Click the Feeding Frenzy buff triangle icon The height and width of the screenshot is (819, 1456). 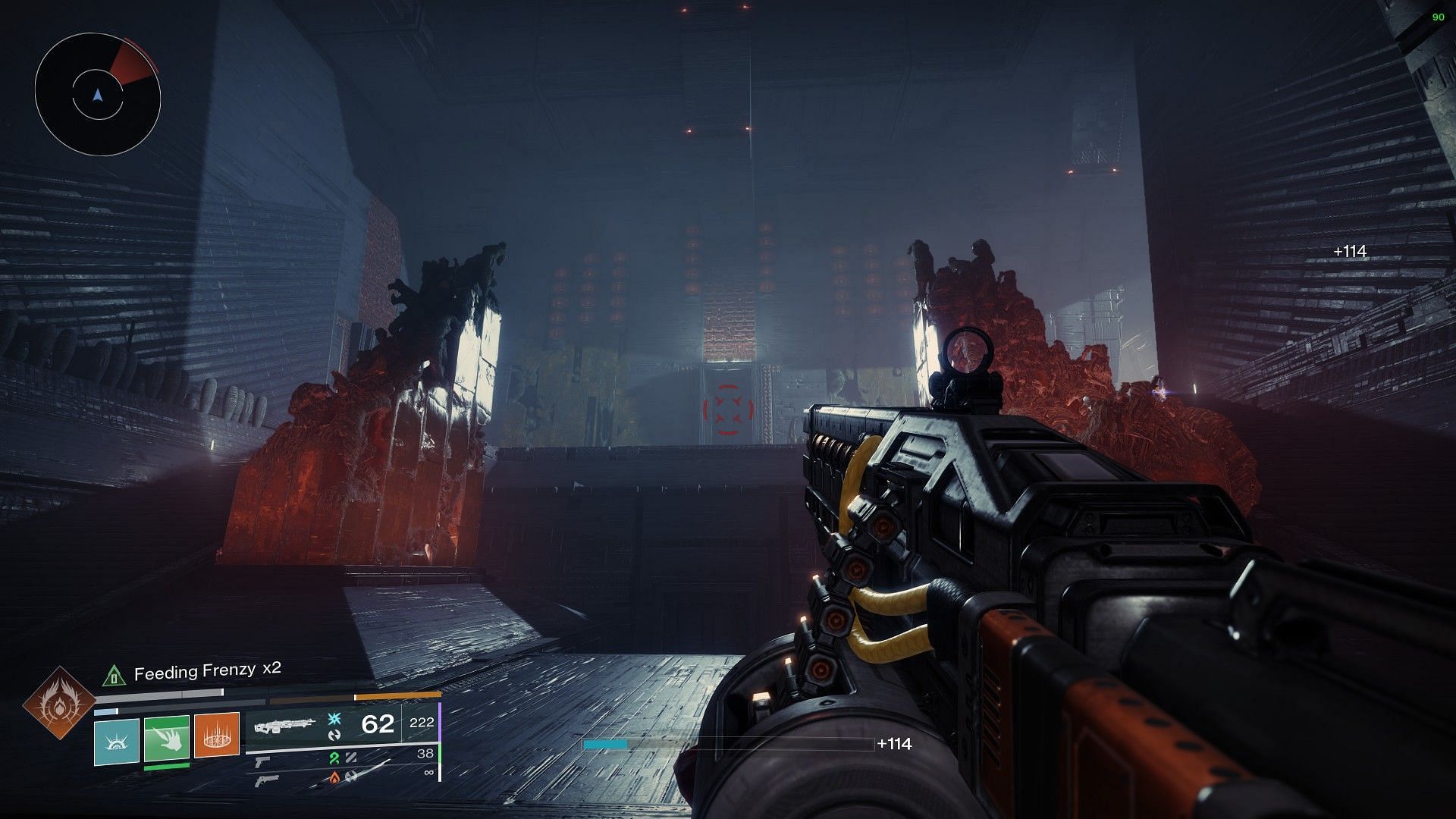click(114, 674)
